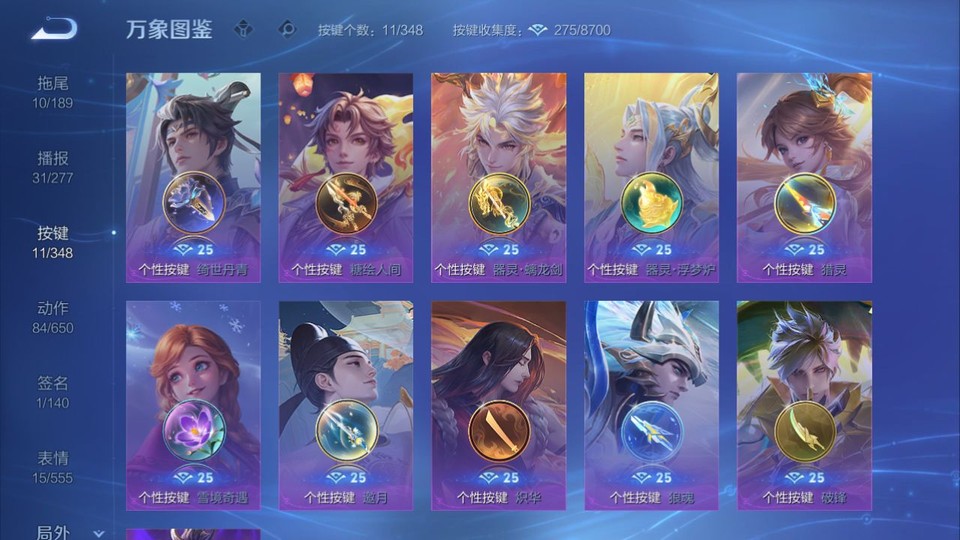
Task: Open the 签名 tab
Action: [x=53, y=392]
